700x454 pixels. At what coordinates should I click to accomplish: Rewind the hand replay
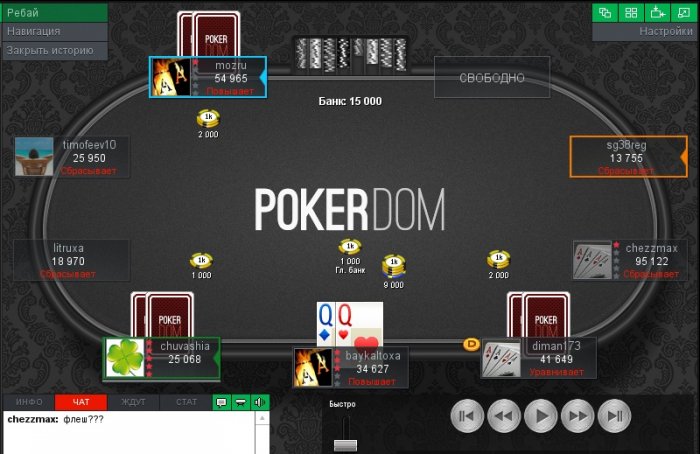(x=503, y=415)
